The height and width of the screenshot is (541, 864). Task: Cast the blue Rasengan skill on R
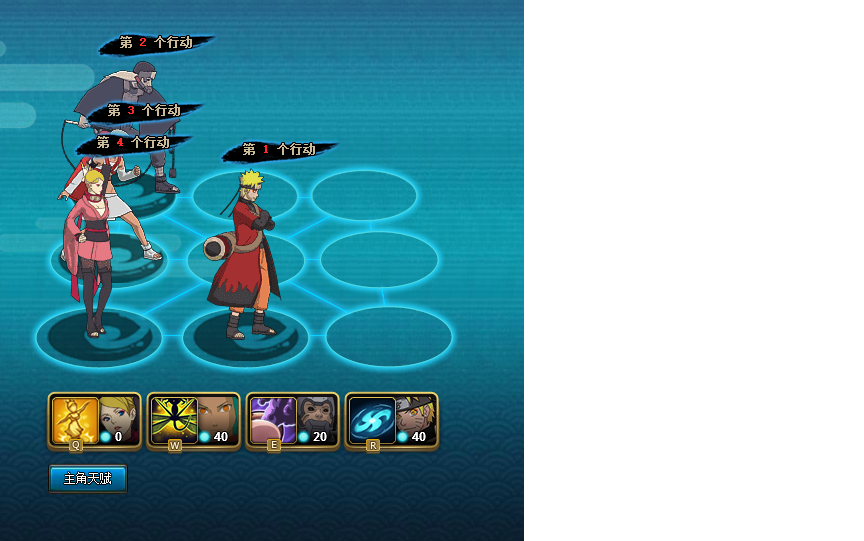click(x=372, y=420)
